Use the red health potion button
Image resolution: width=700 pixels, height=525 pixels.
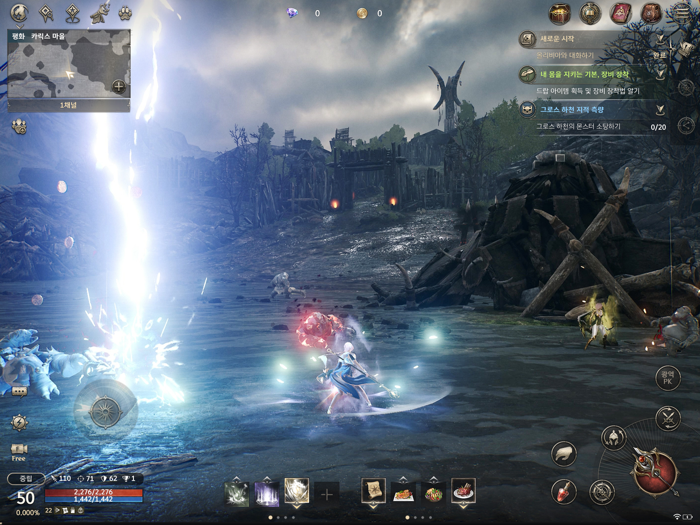[x=564, y=491]
